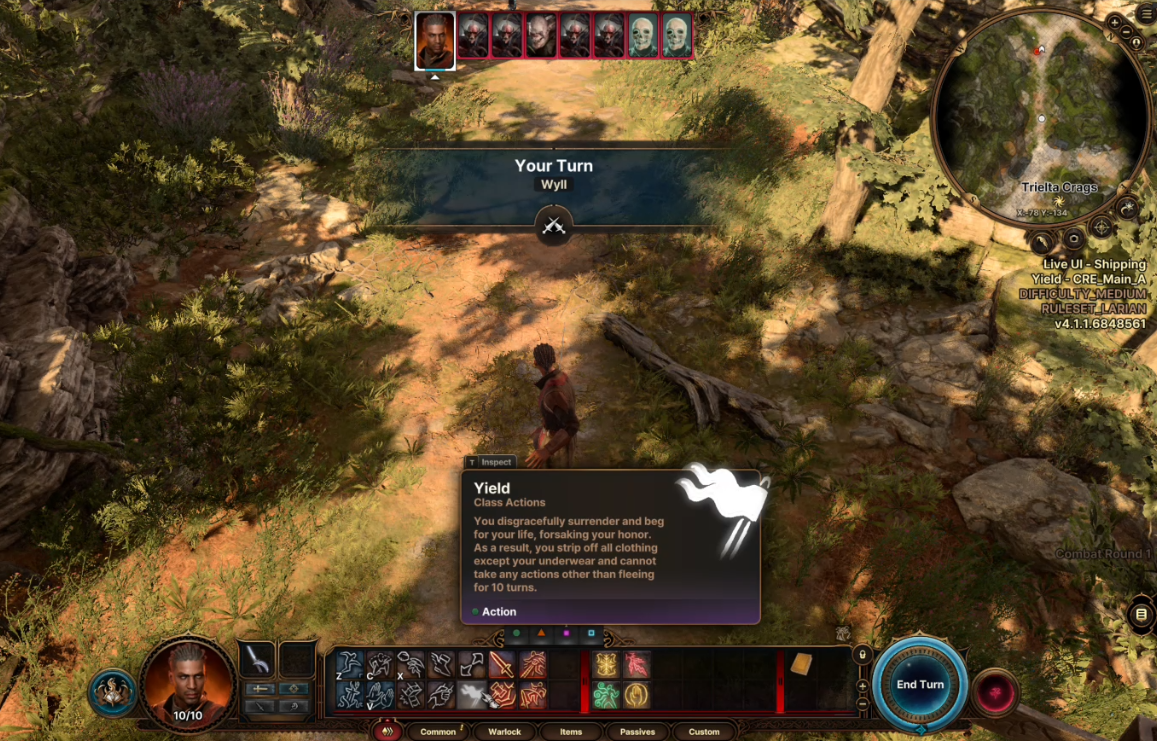
Task: Switch to the Custom hotbar tab
Action: tap(704, 731)
